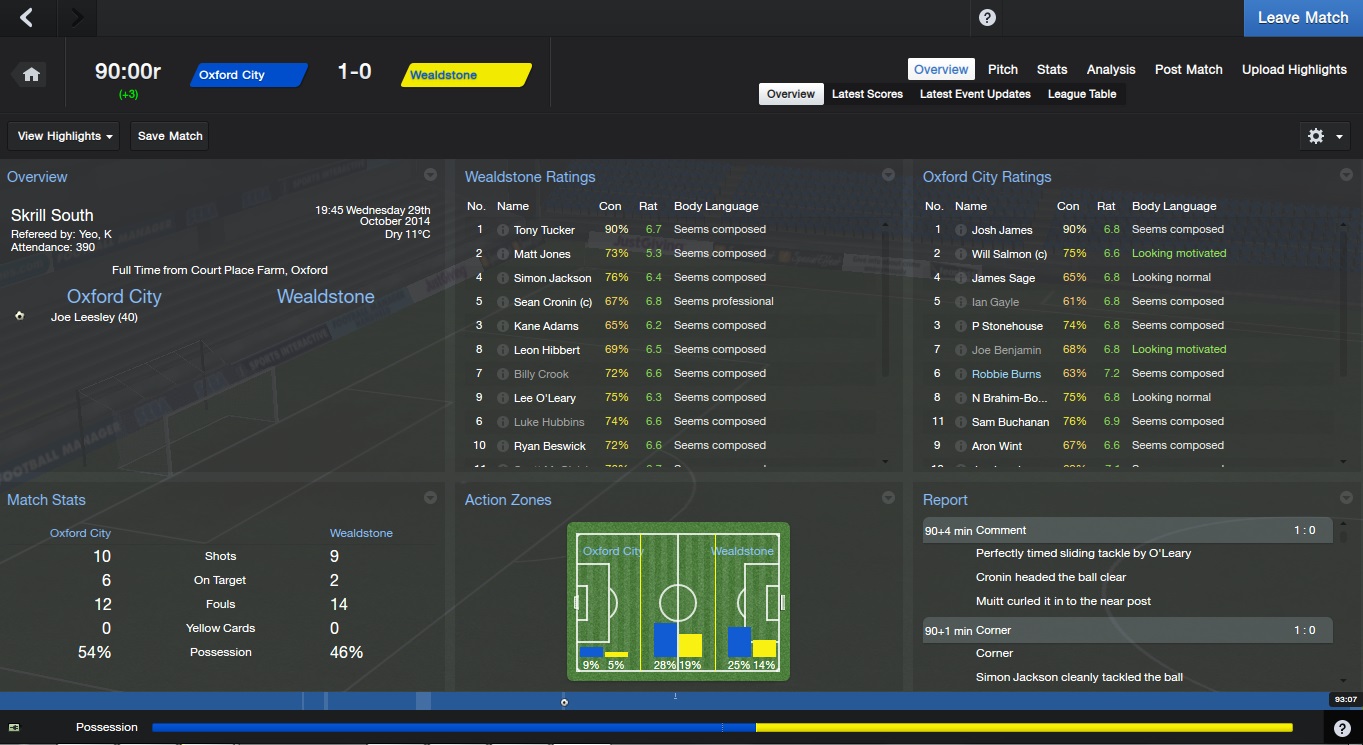Go back with the left arrow
The height and width of the screenshot is (745, 1363).
pos(27,17)
